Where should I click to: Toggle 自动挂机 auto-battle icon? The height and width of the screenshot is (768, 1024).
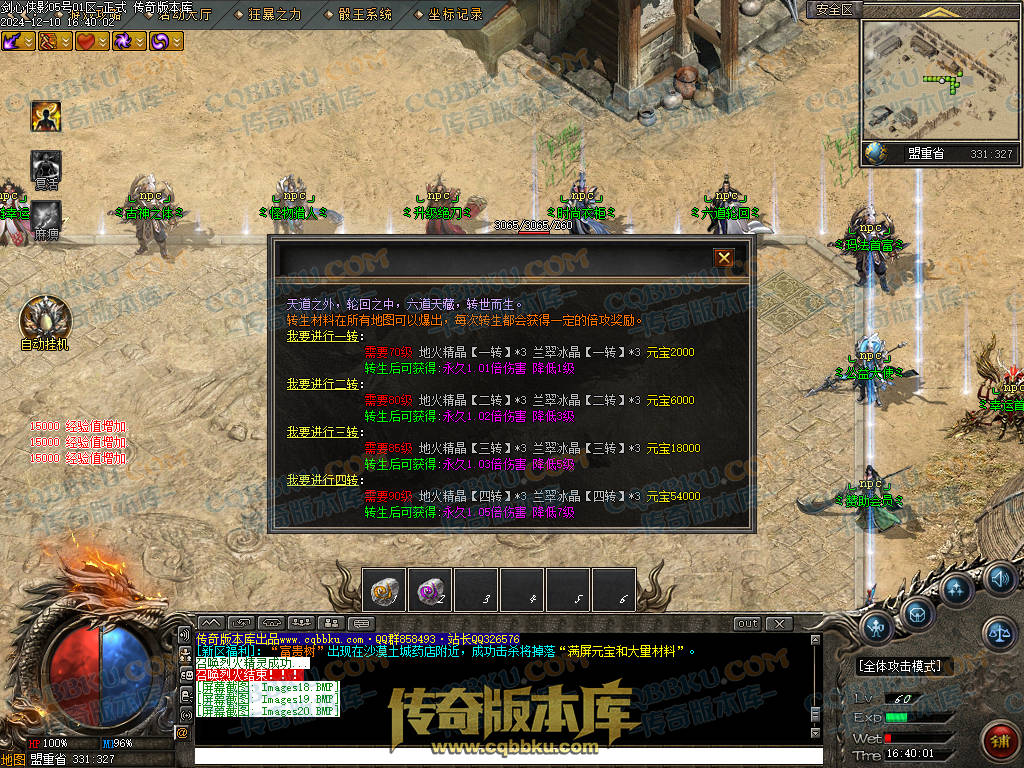click(x=45, y=318)
